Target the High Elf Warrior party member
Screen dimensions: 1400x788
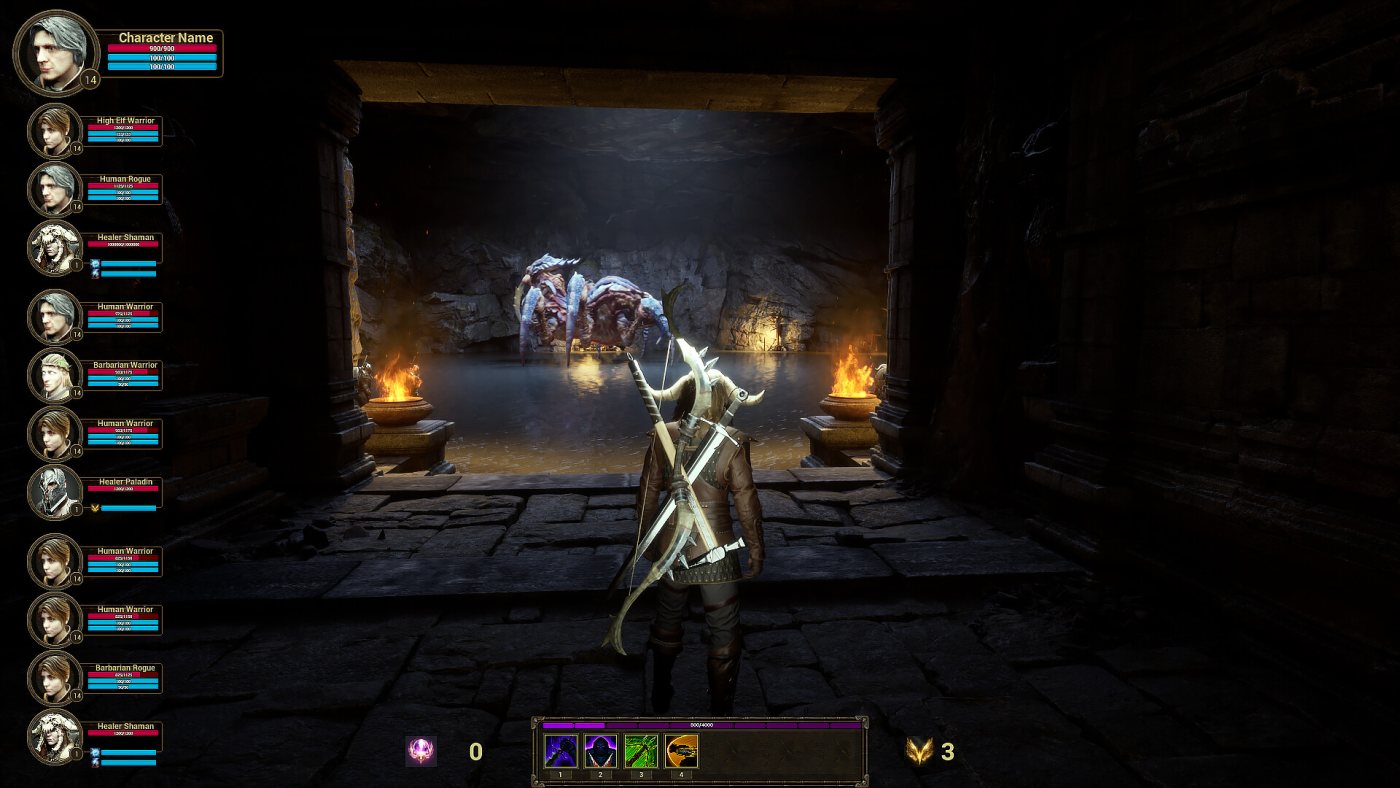coord(54,131)
